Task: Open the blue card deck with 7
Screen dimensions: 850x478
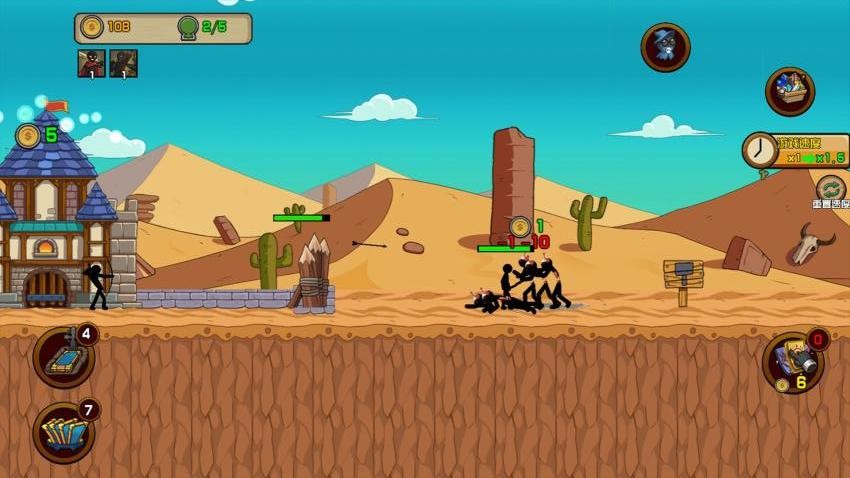Action: (x=64, y=432)
